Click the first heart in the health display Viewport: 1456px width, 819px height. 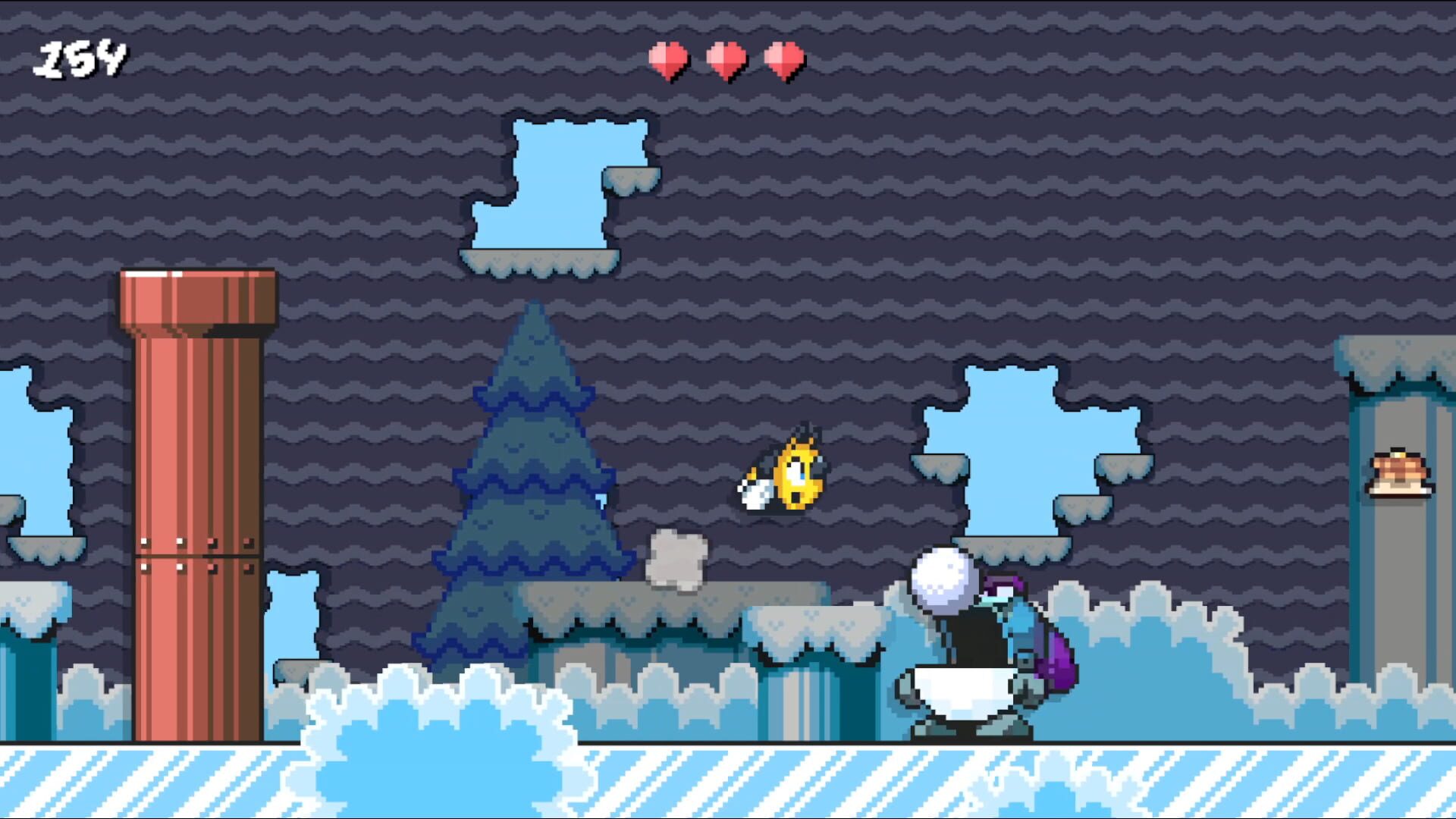(667, 59)
